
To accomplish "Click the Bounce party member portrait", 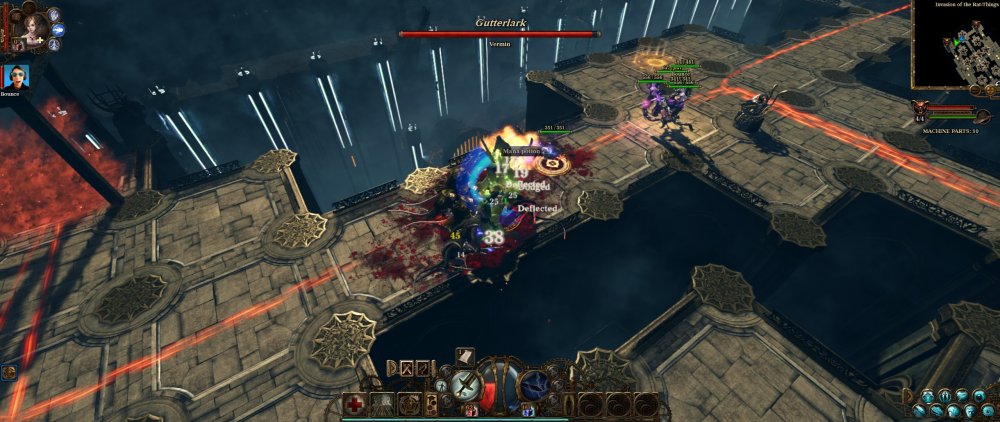I will pyautogui.click(x=15, y=76).
